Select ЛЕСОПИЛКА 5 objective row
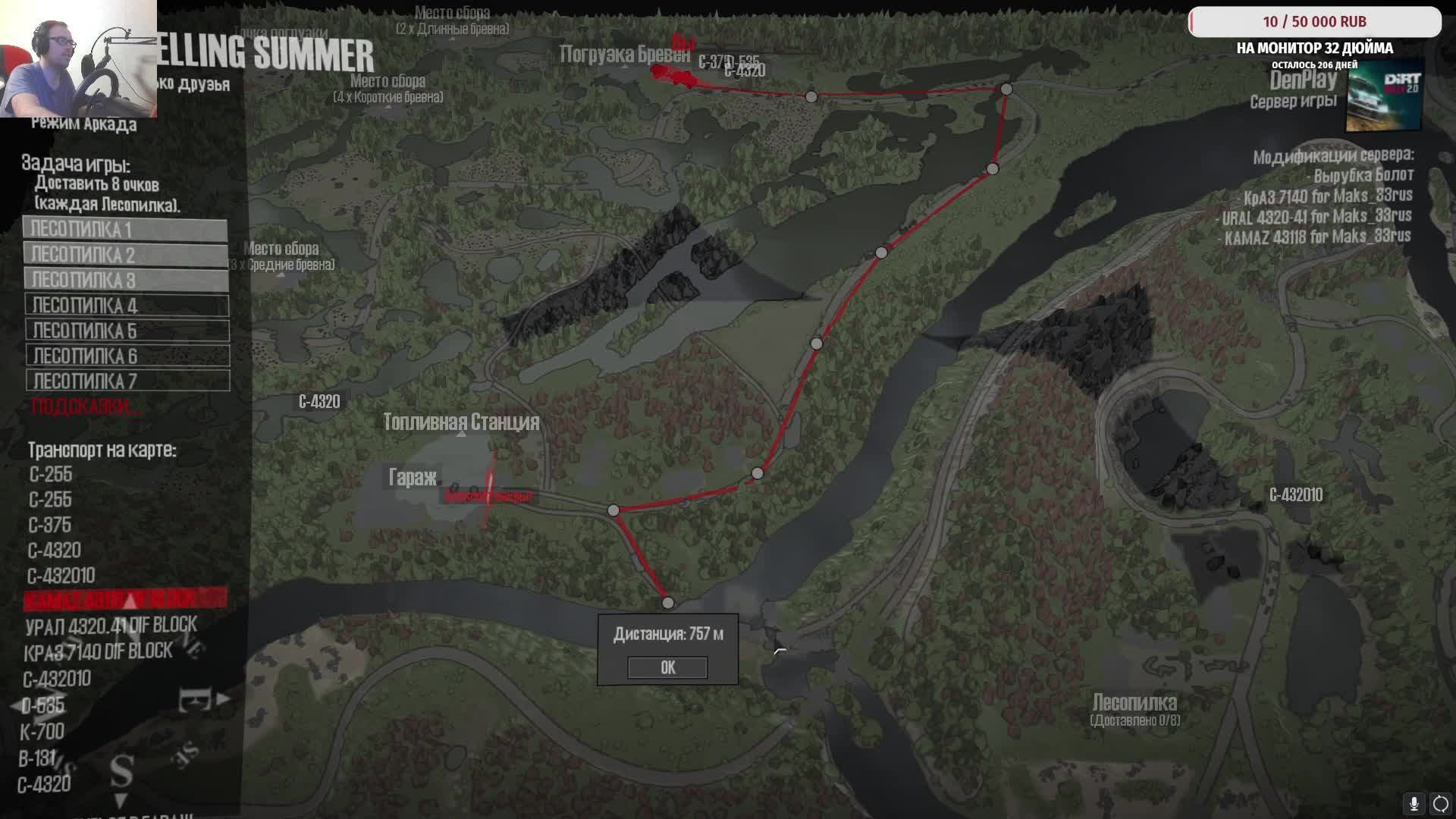1456x819 pixels. [127, 331]
